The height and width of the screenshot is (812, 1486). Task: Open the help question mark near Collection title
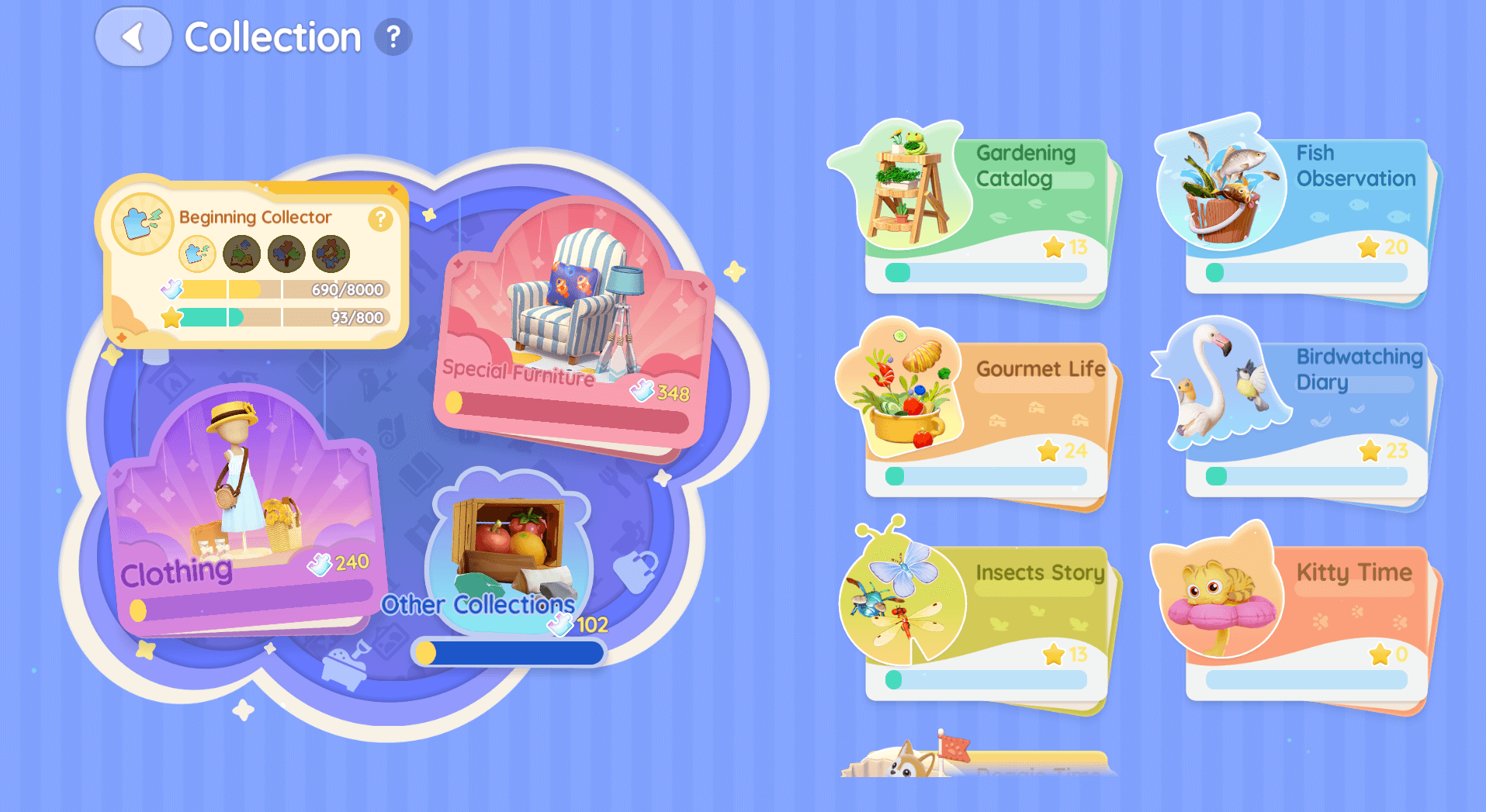(x=393, y=35)
